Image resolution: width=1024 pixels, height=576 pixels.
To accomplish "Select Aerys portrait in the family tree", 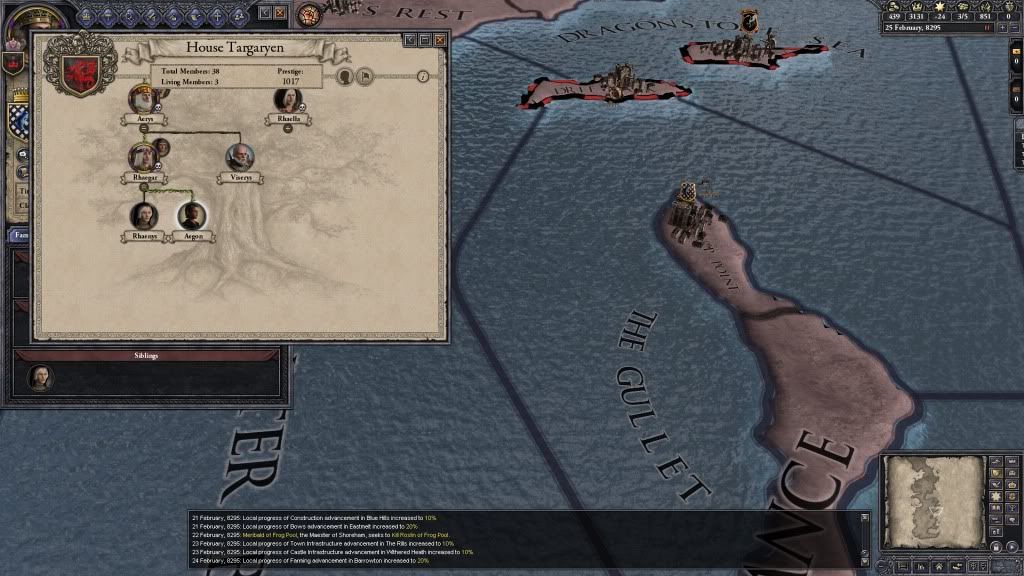I will tap(144, 98).
